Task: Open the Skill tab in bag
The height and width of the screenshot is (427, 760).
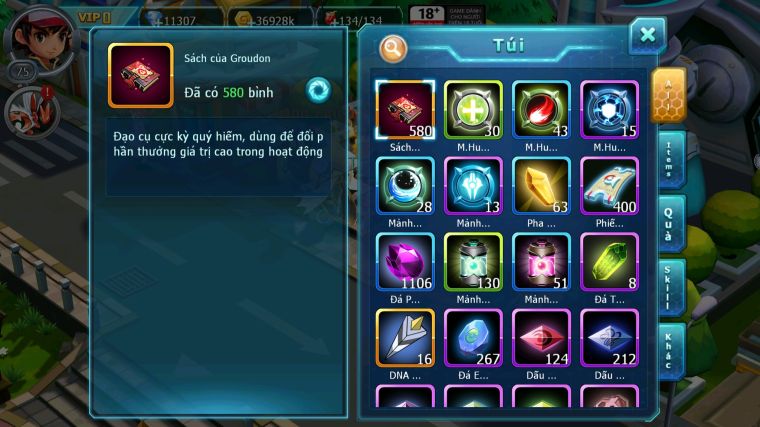Action: coord(670,288)
